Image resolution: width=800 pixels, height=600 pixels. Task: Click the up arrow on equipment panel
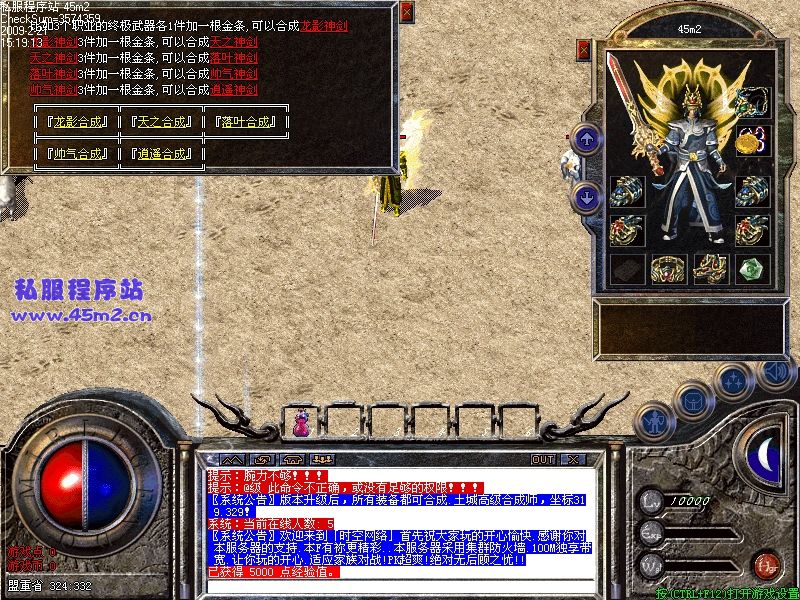(587, 139)
